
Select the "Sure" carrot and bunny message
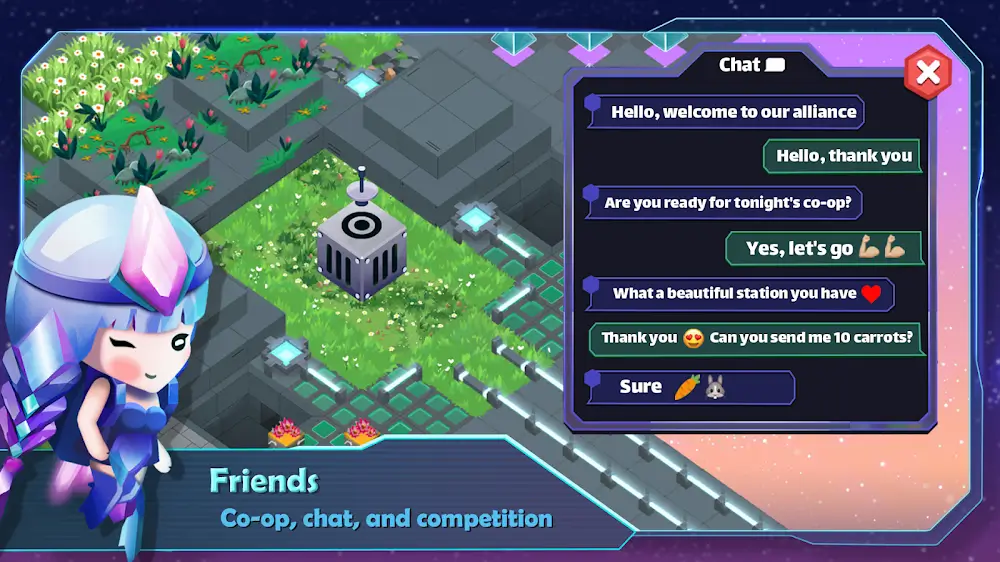(x=692, y=387)
